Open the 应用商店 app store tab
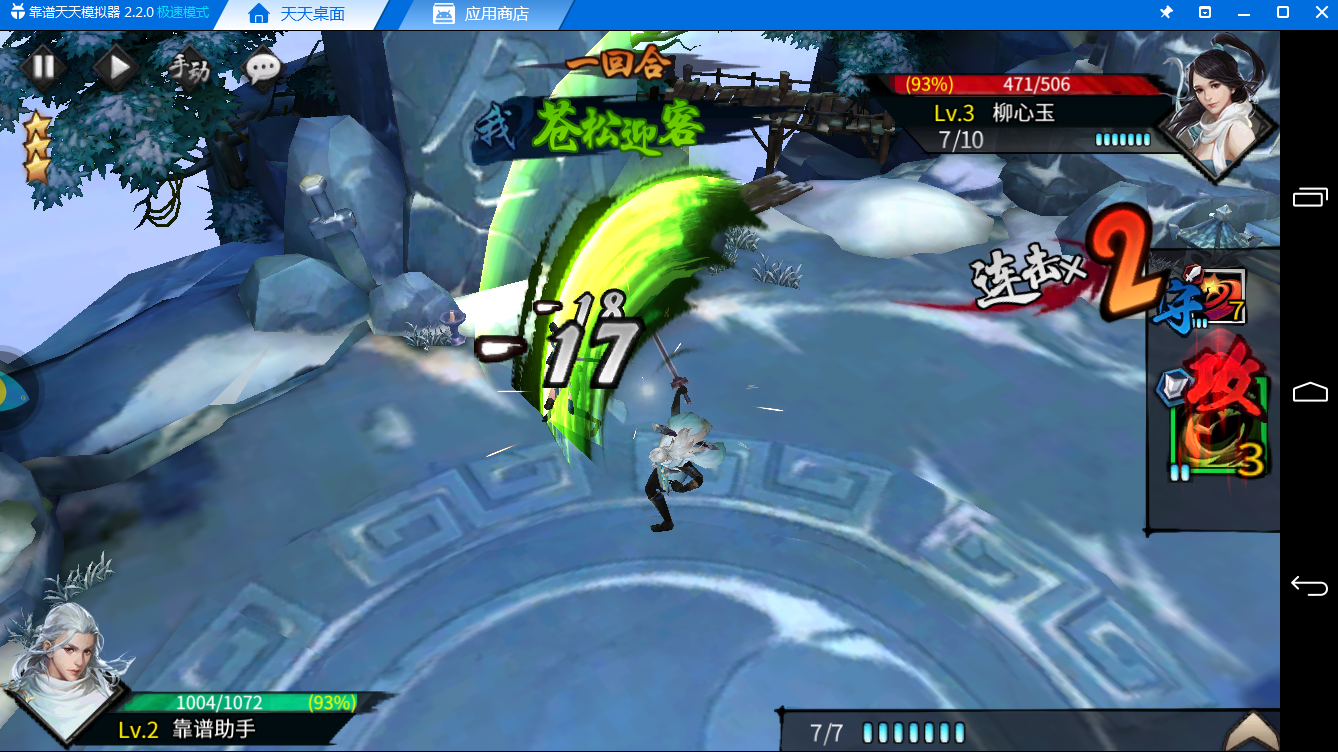Image resolution: width=1338 pixels, height=752 pixels. tap(481, 14)
